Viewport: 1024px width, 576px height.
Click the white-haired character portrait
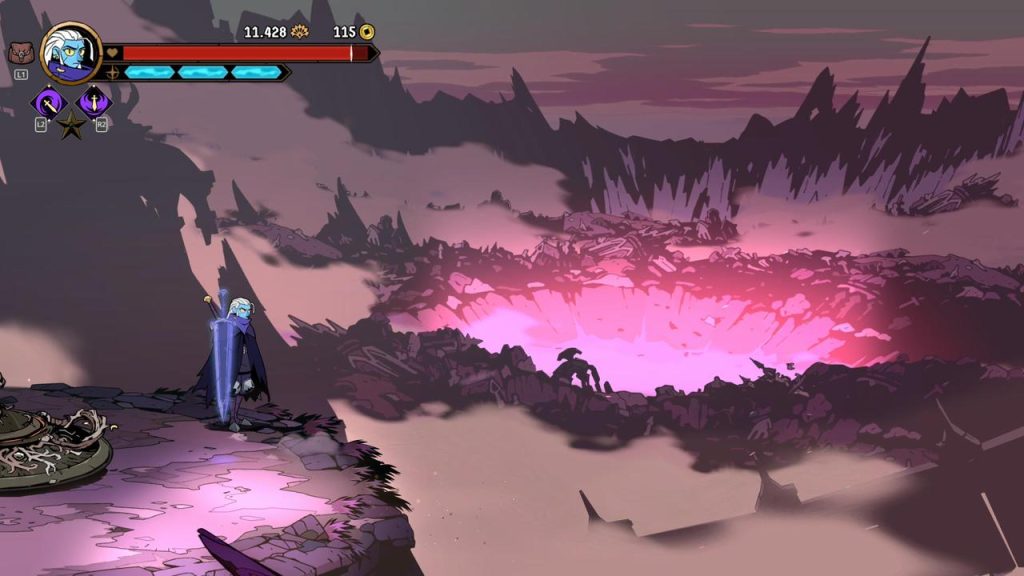71,53
